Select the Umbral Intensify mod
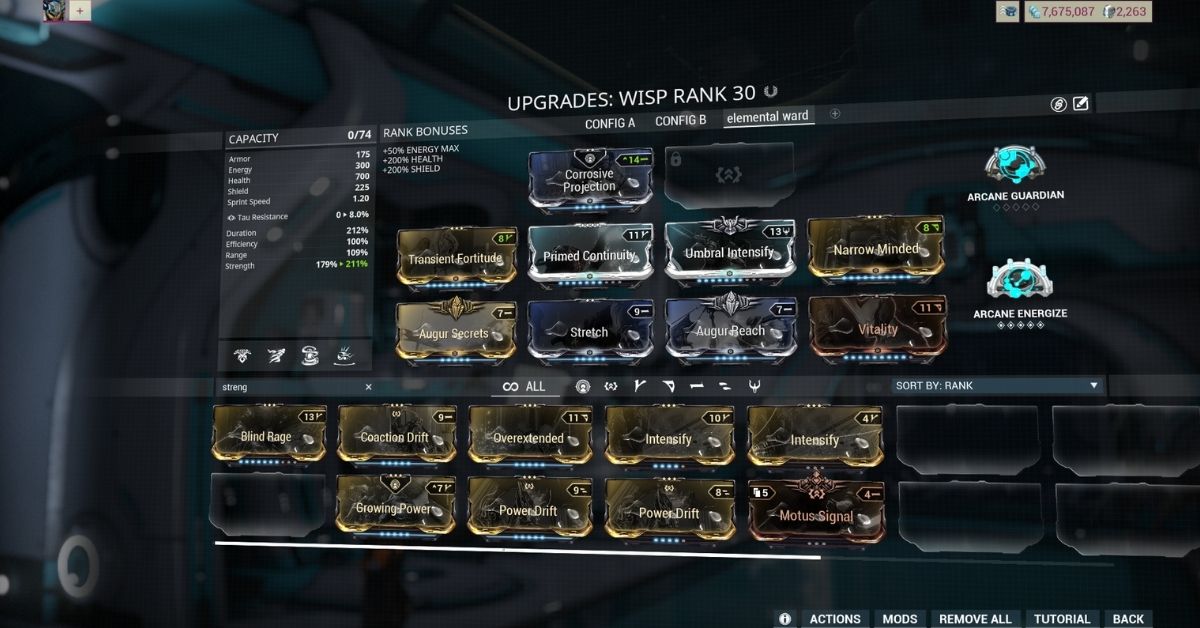This screenshot has height=628, width=1200. (729, 252)
